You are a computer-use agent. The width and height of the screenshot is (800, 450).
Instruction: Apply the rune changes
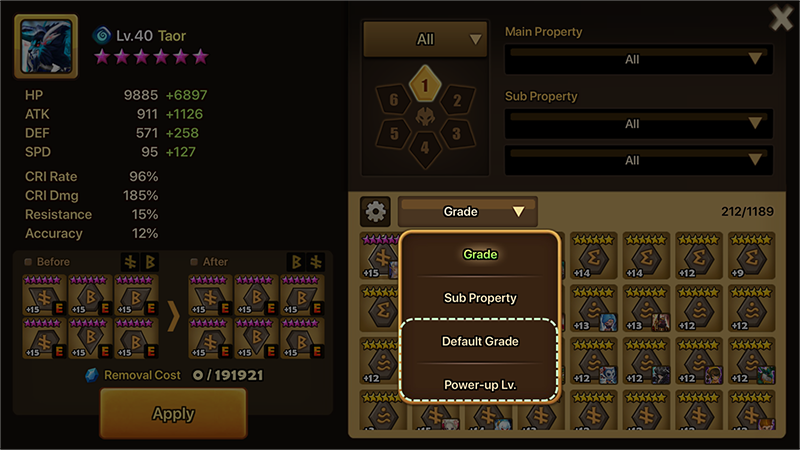(172, 413)
